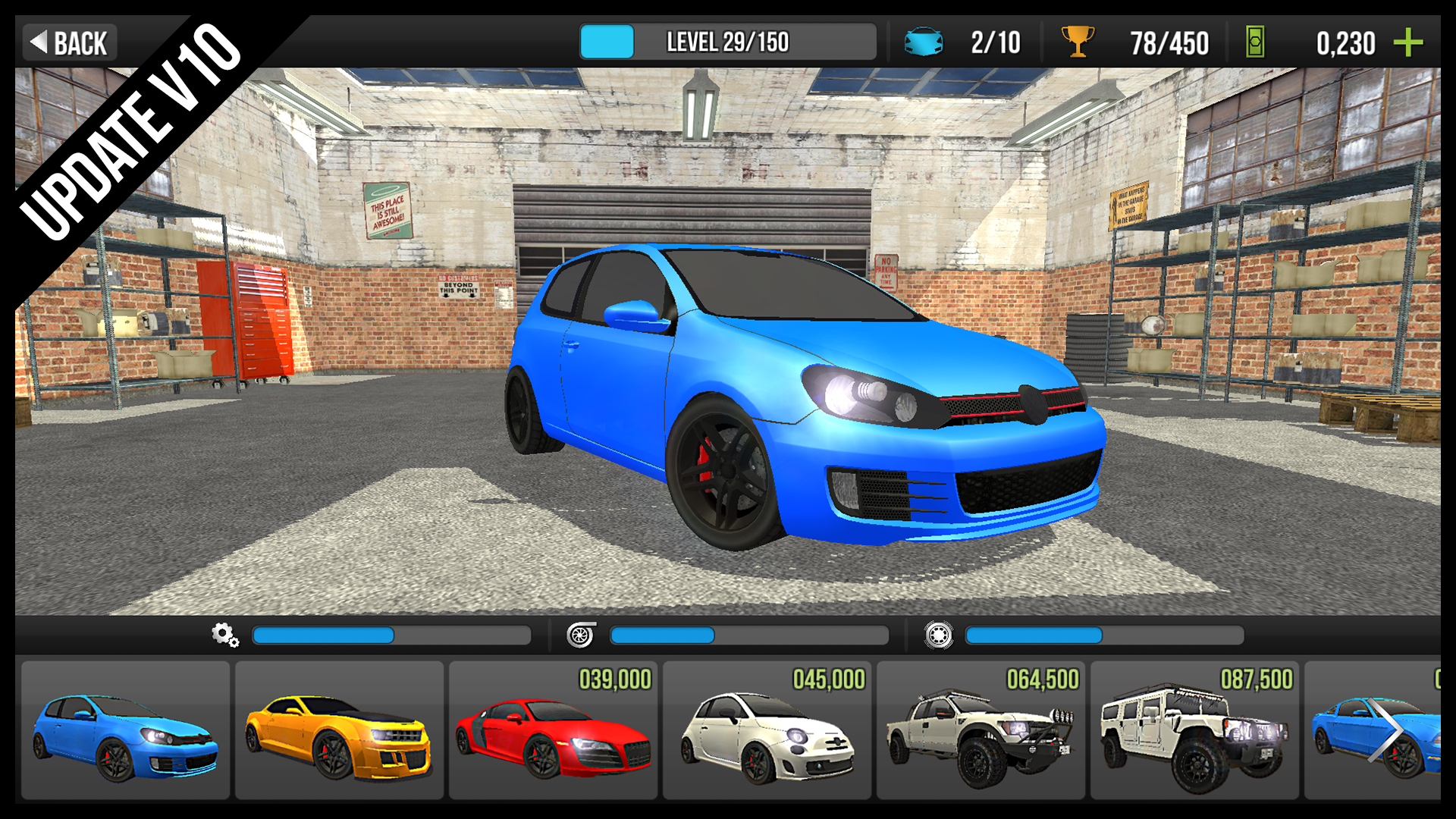1456x819 pixels.
Task: Open the engine upgrade gears icon
Action: (x=225, y=635)
